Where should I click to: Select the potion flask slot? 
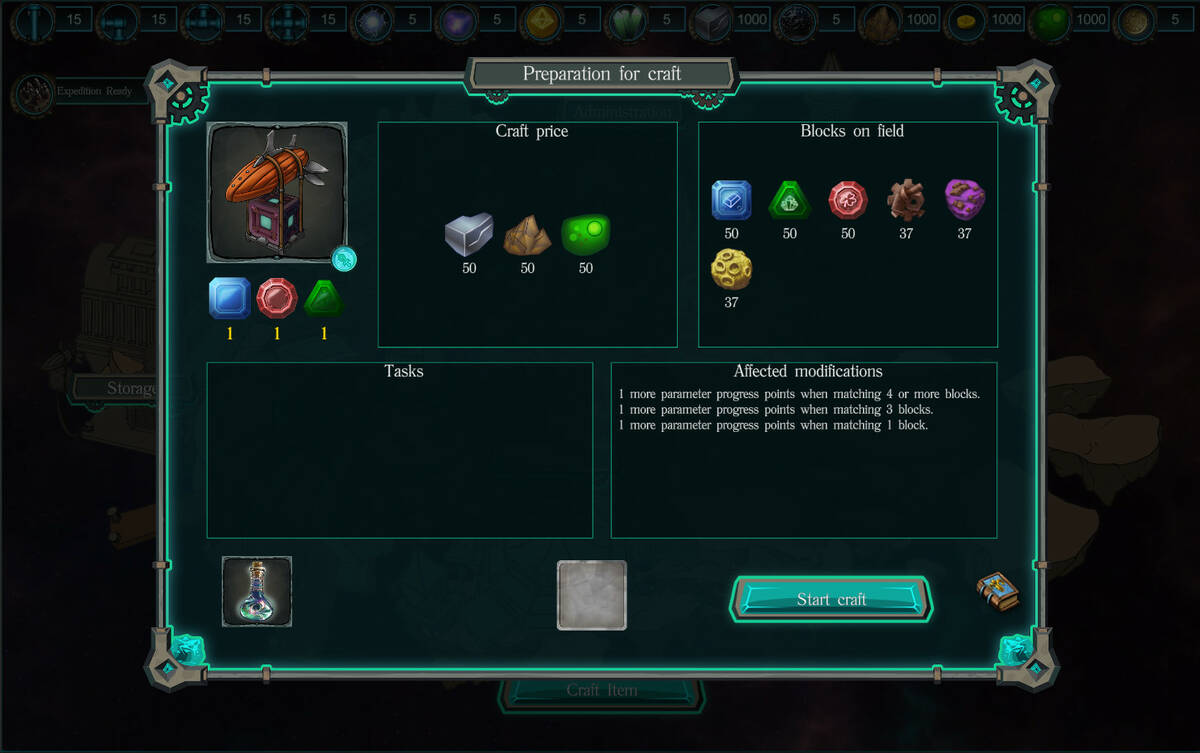click(257, 592)
